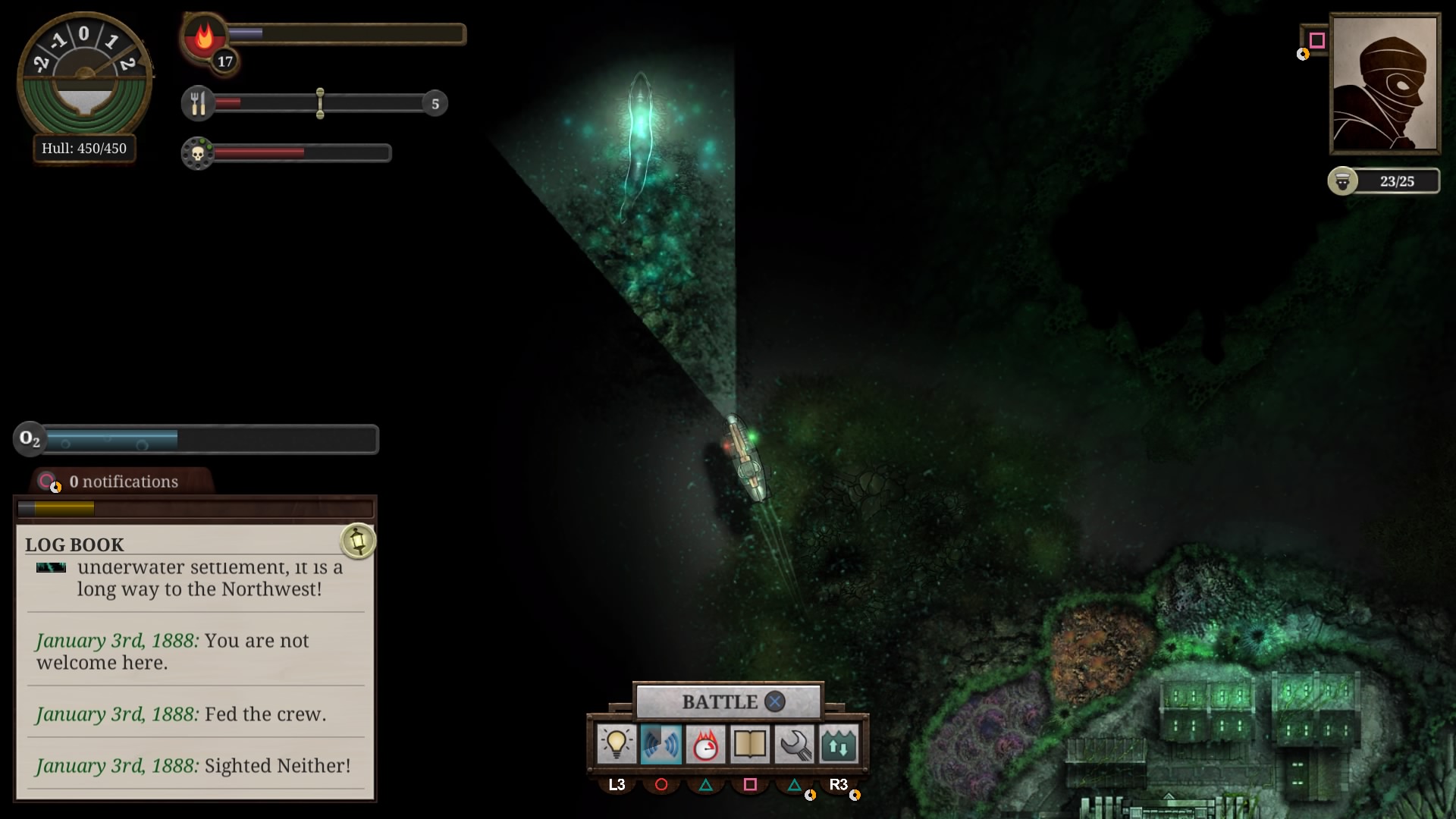Image resolution: width=1456 pixels, height=819 pixels.
Task: Open the journal book icon
Action: [x=750, y=744]
